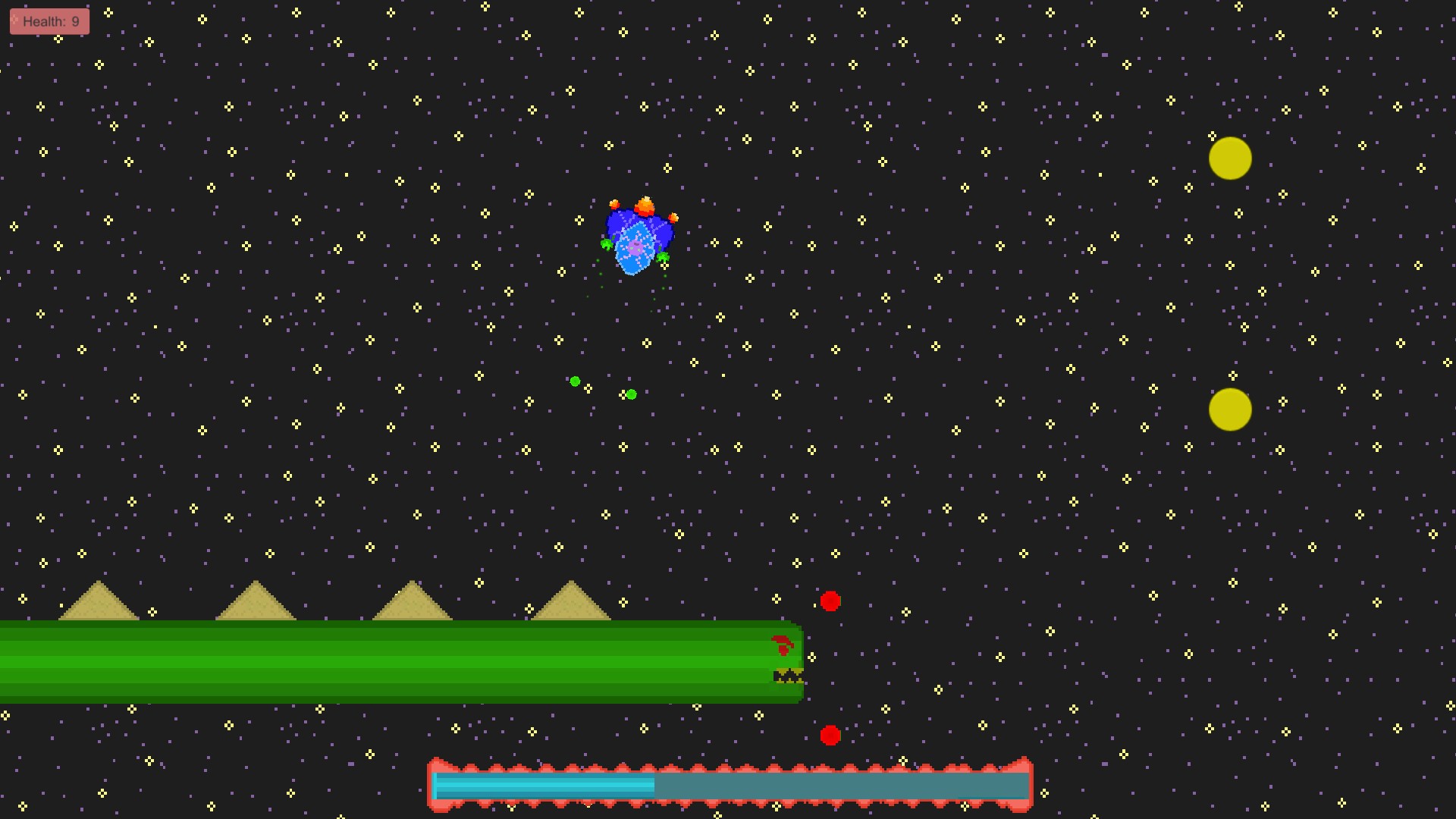Click the Health: 9 counter display

point(49,21)
